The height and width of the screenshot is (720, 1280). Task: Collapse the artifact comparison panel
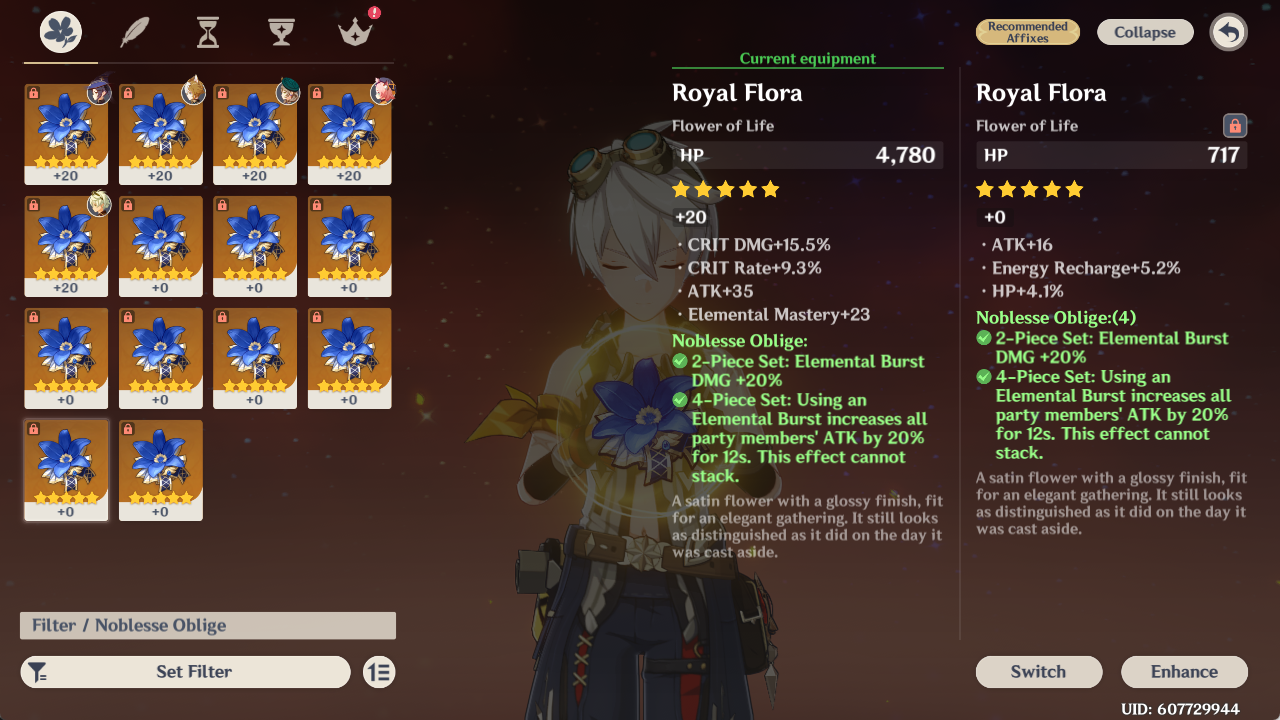point(1145,32)
